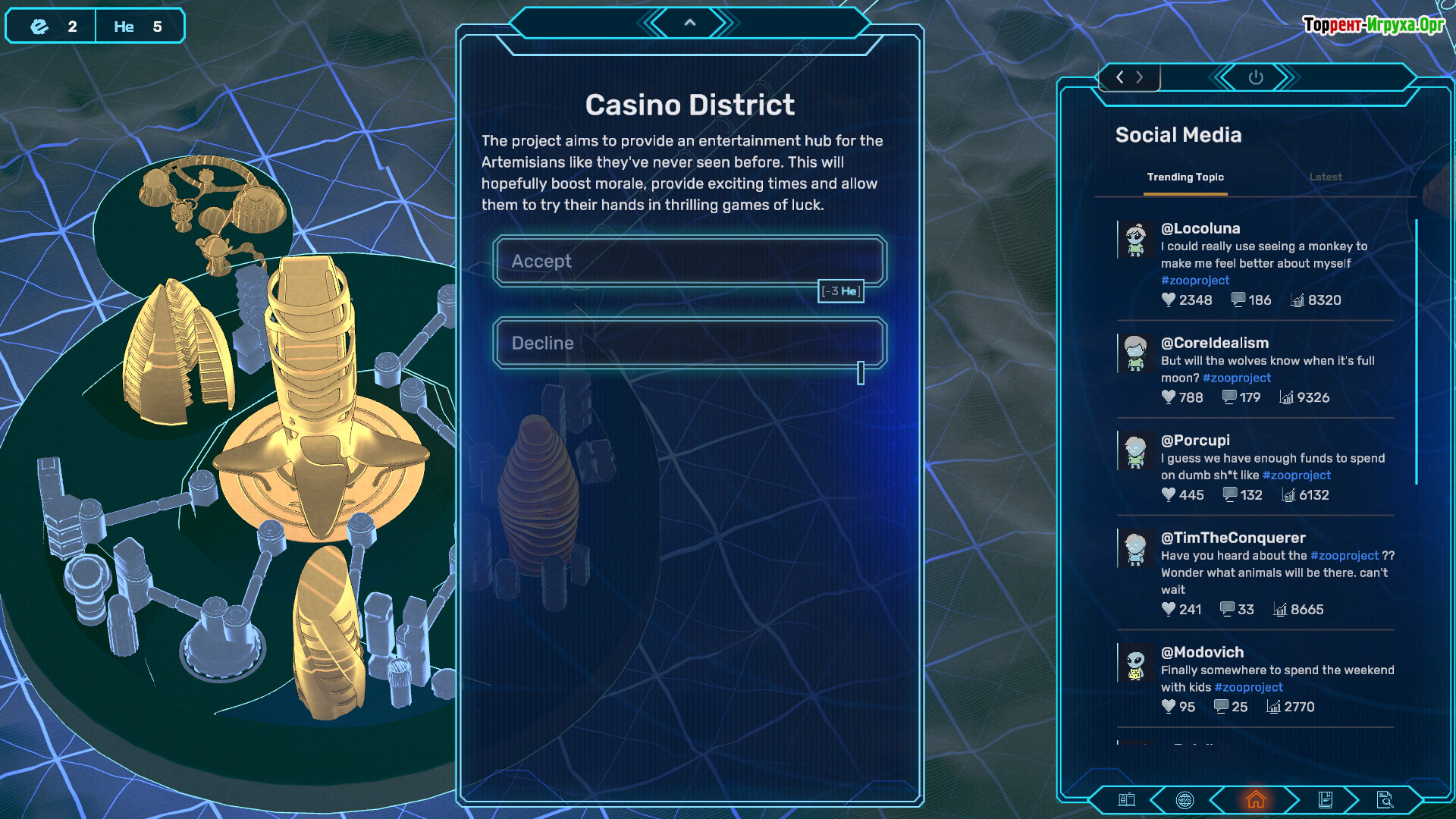Decline the Casino District project
Image resolution: width=1456 pixels, height=819 pixels.
coord(689,344)
